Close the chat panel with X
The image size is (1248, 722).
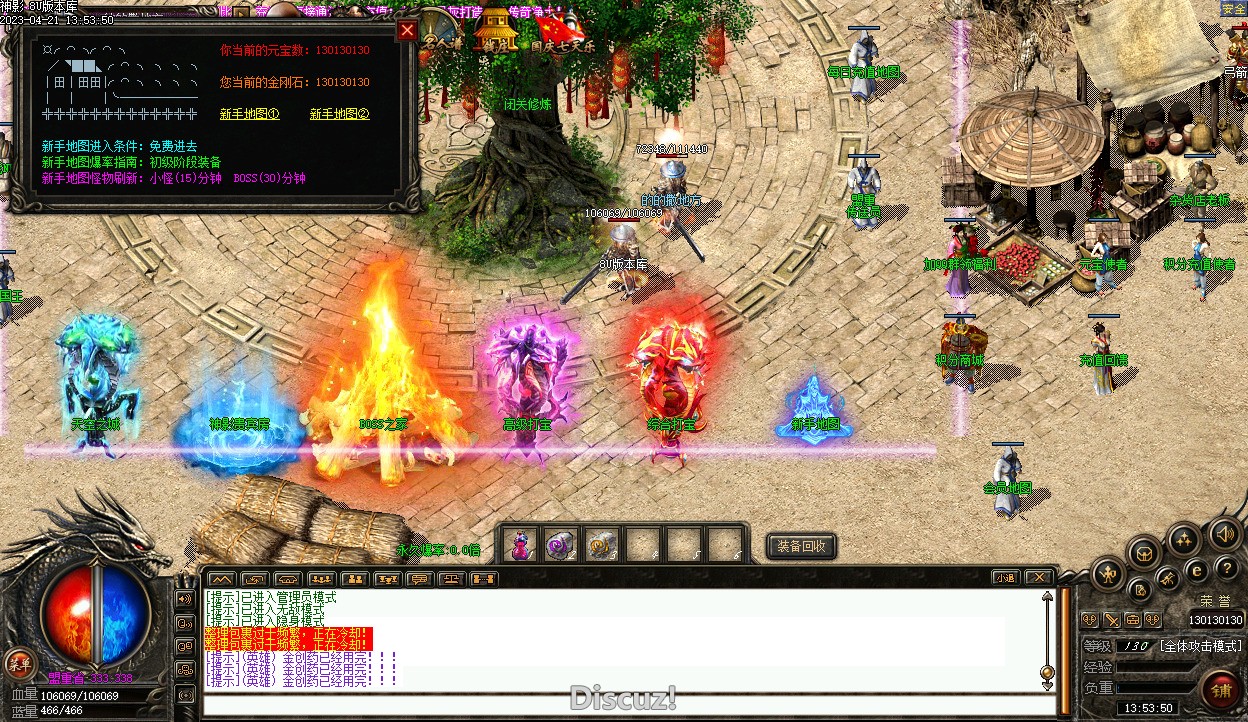(x=1039, y=578)
